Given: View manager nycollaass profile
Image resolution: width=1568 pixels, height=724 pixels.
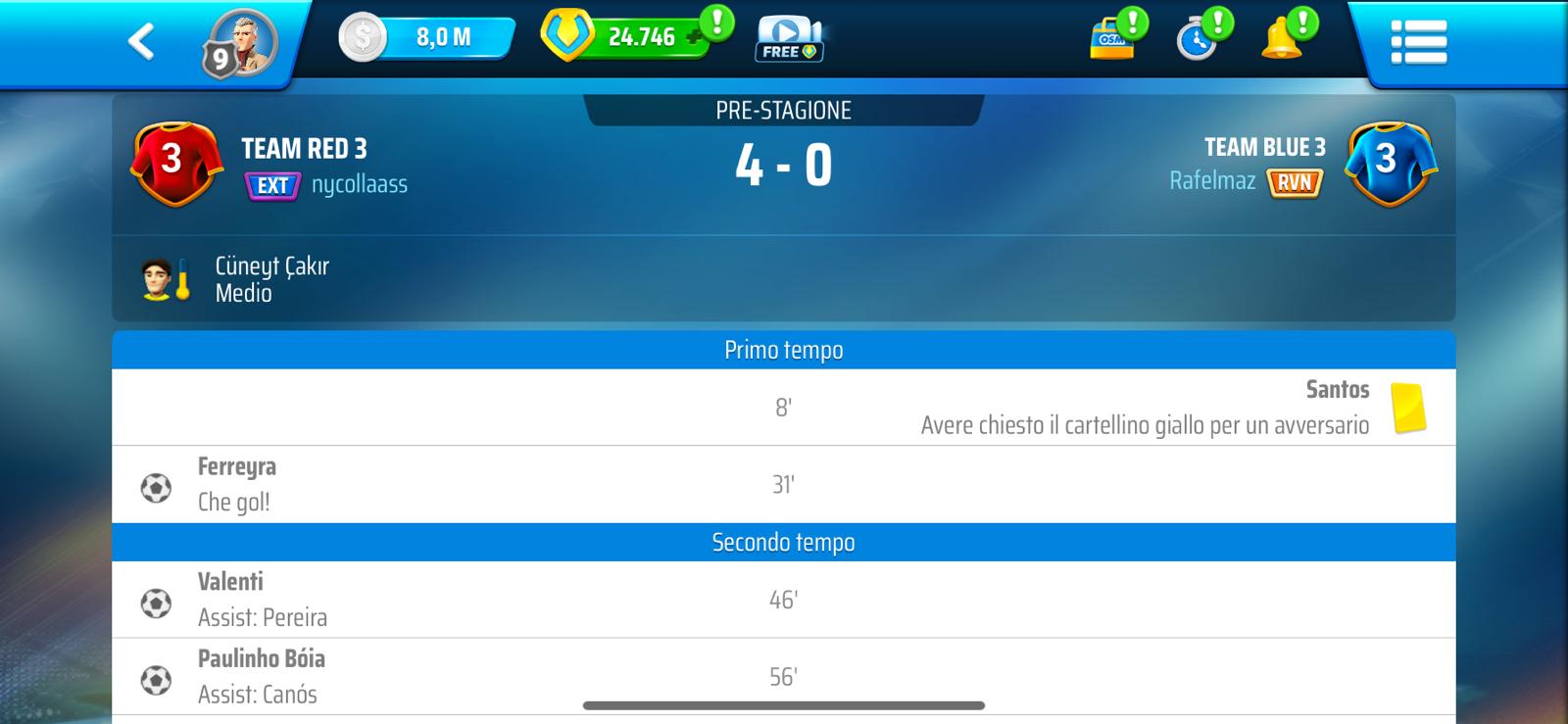Looking at the screenshot, I should (359, 185).
